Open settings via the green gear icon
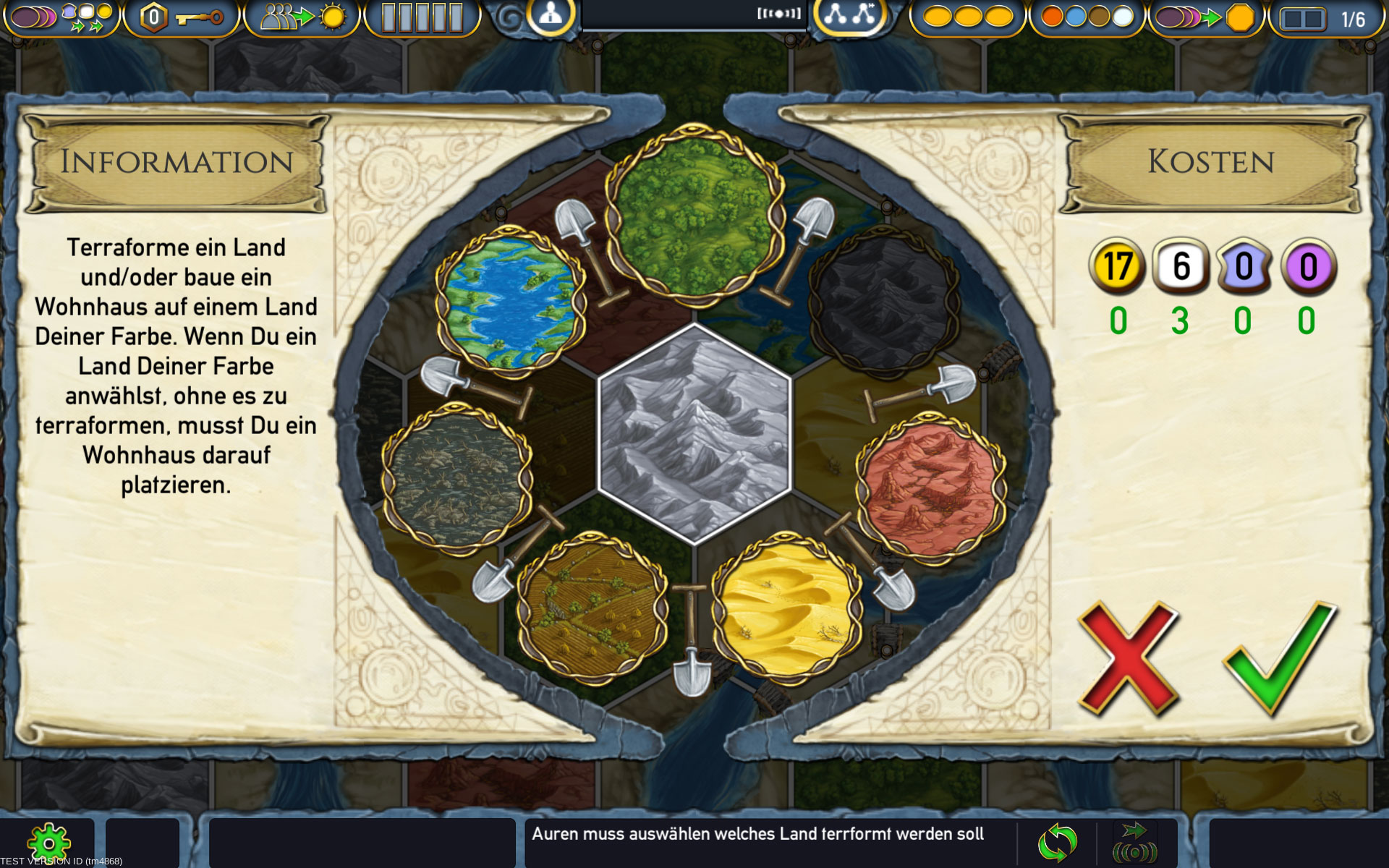Image resolution: width=1389 pixels, height=868 pixels. coord(48,843)
